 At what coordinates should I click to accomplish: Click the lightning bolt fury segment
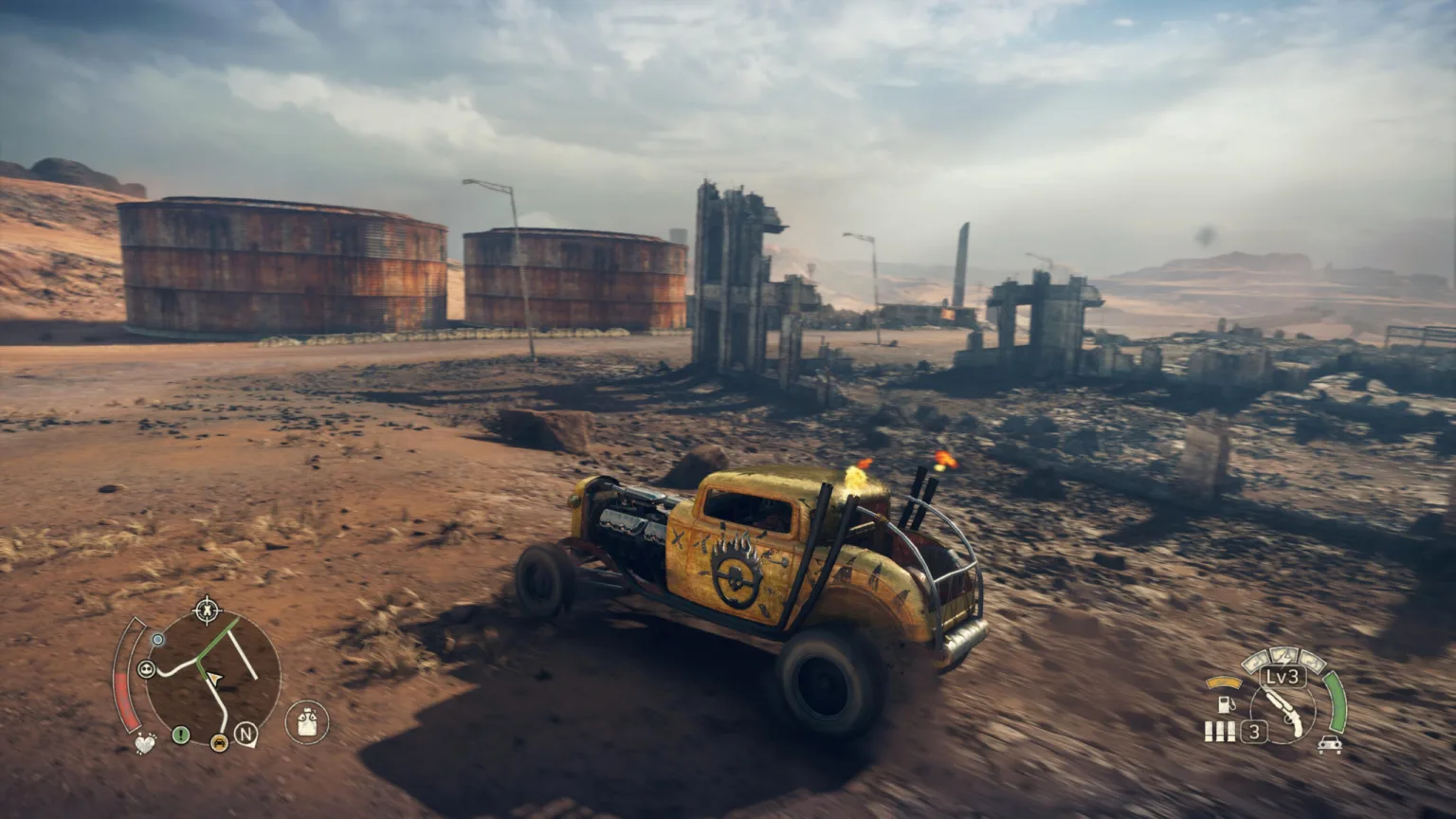pyautogui.click(x=1284, y=655)
